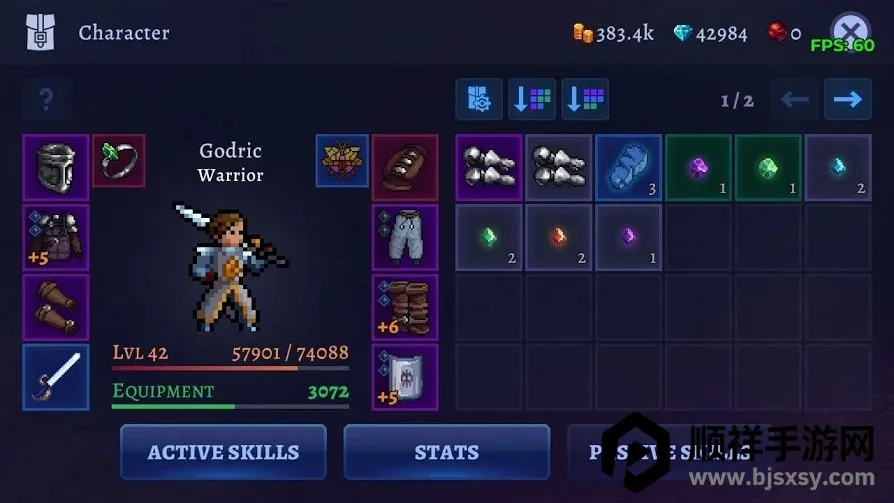Open the inventory gear settings button
Screen dimensions: 894x503
[479, 99]
